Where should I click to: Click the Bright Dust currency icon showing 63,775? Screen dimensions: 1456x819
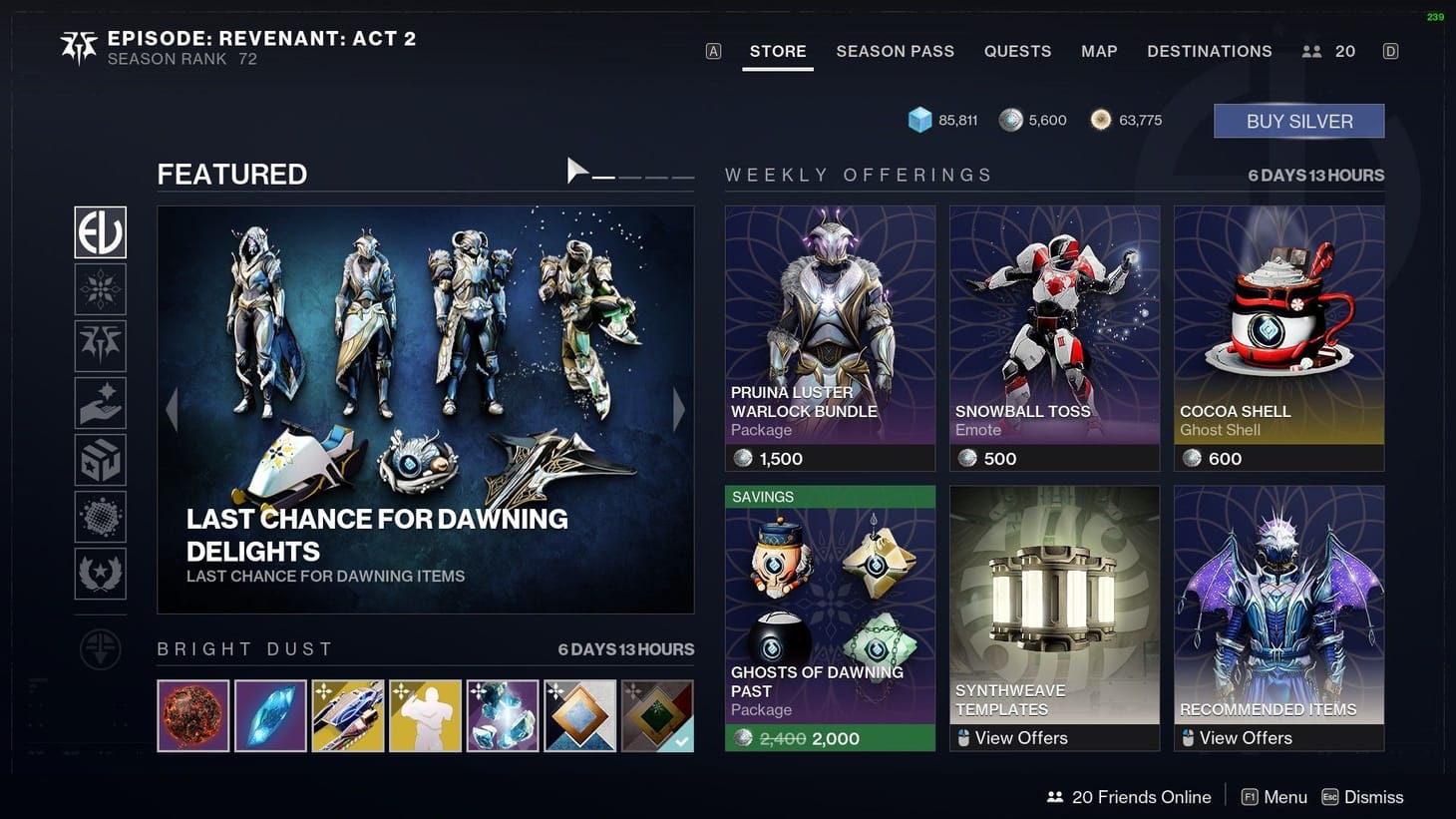[x=1101, y=119]
